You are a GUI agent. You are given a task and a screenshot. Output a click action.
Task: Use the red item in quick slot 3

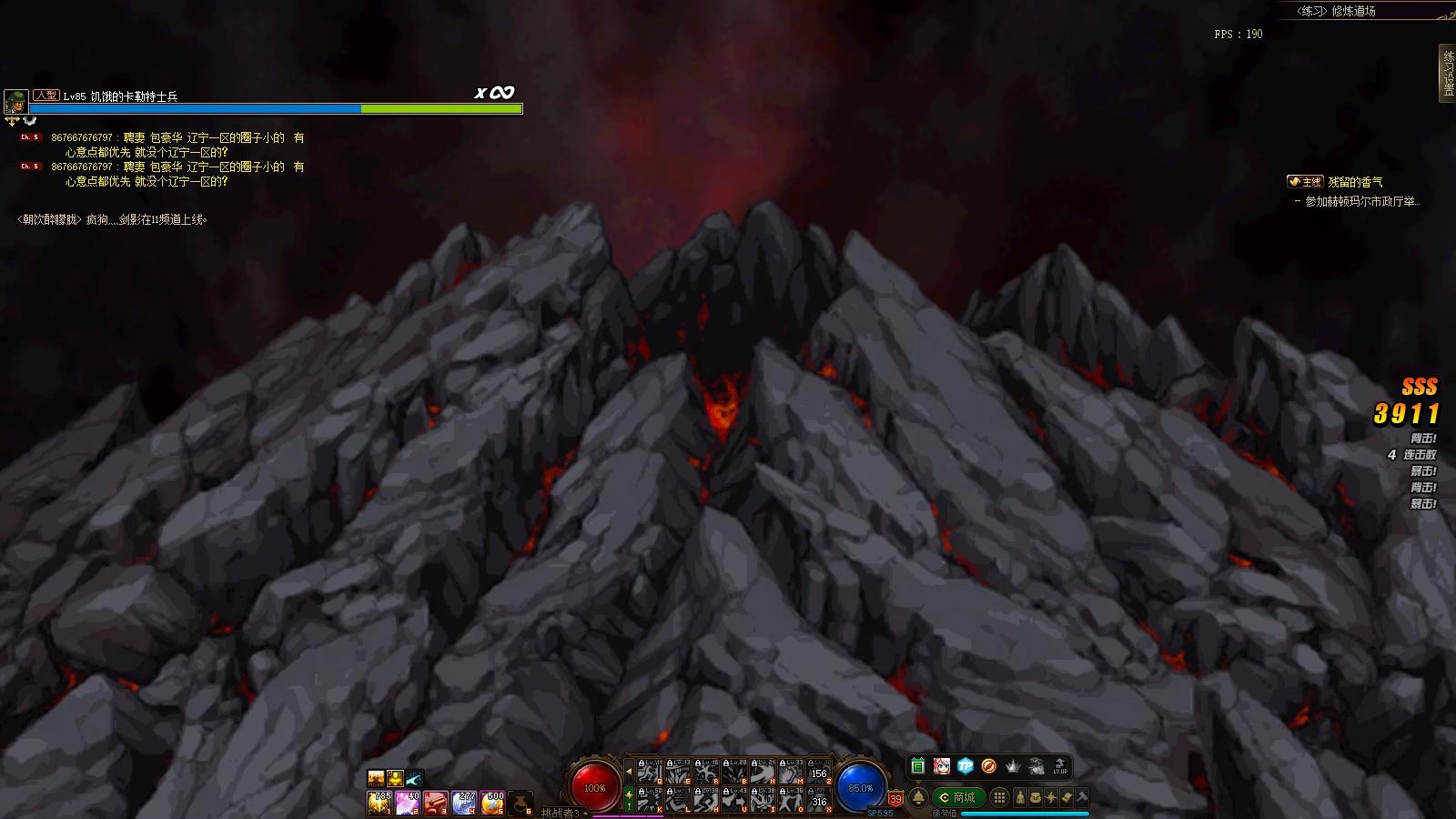pyautogui.click(x=436, y=803)
